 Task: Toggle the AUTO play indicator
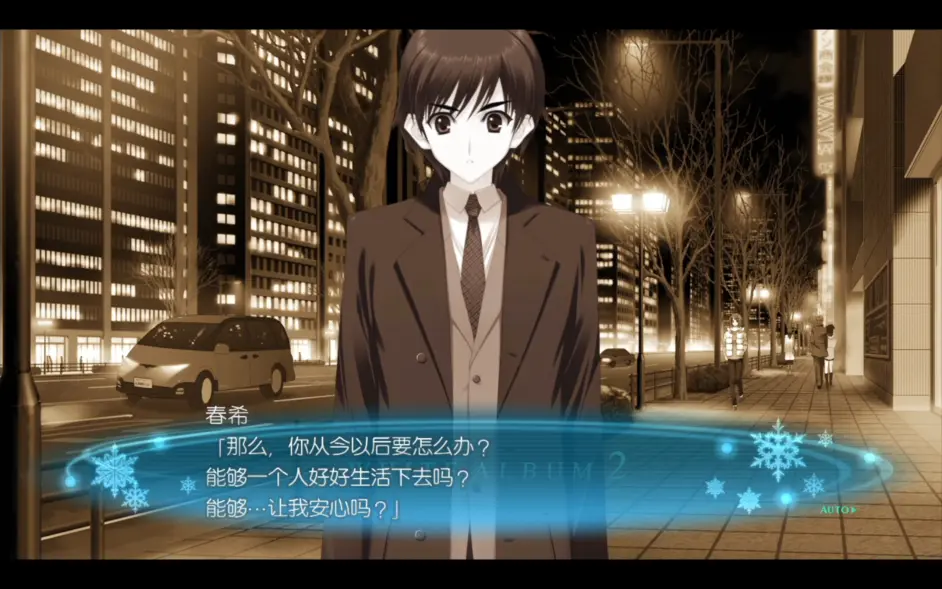click(838, 509)
